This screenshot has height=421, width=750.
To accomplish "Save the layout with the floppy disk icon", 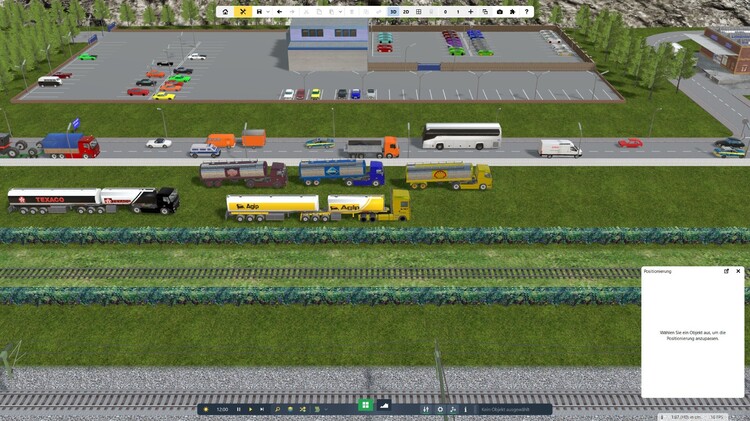I will click(259, 12).
